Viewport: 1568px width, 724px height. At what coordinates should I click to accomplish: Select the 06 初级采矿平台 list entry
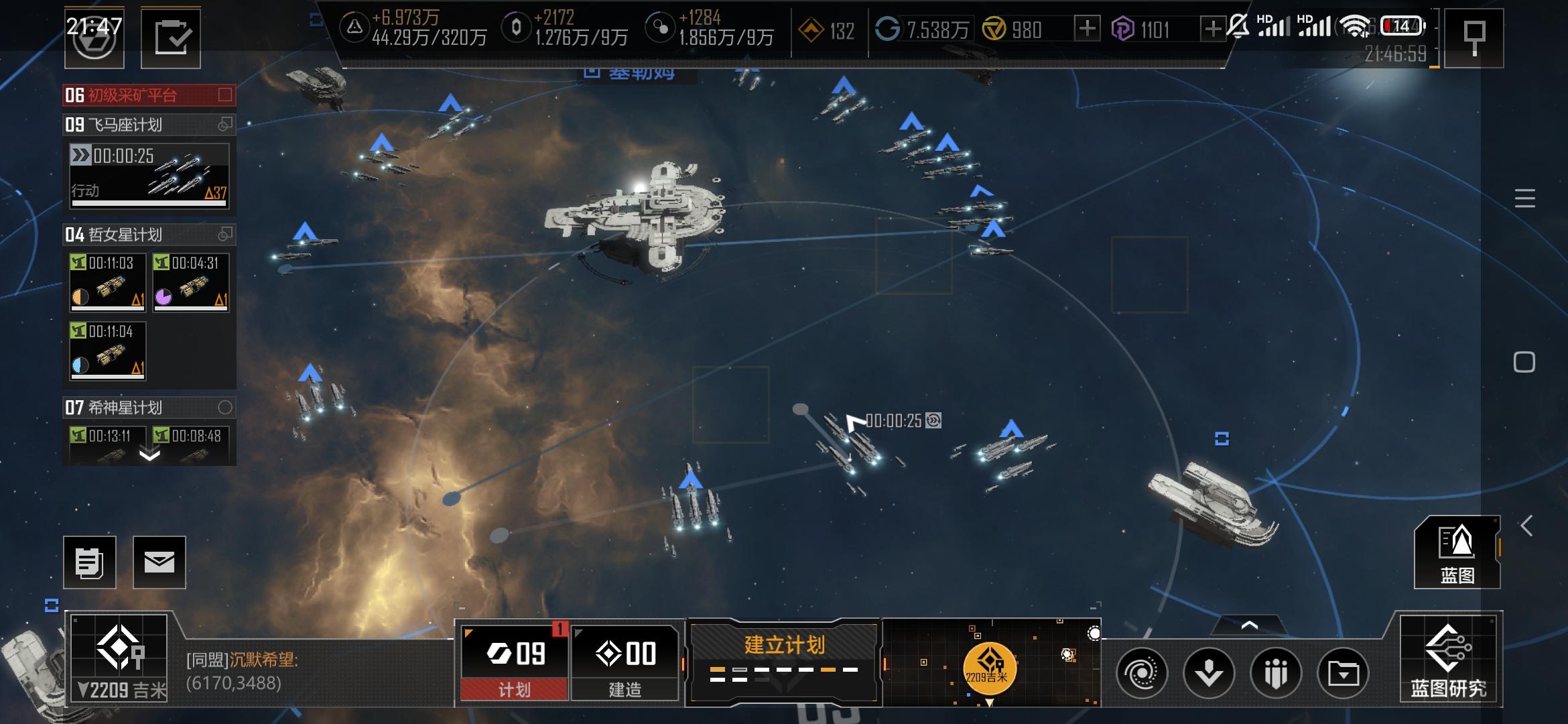[148, 95]
